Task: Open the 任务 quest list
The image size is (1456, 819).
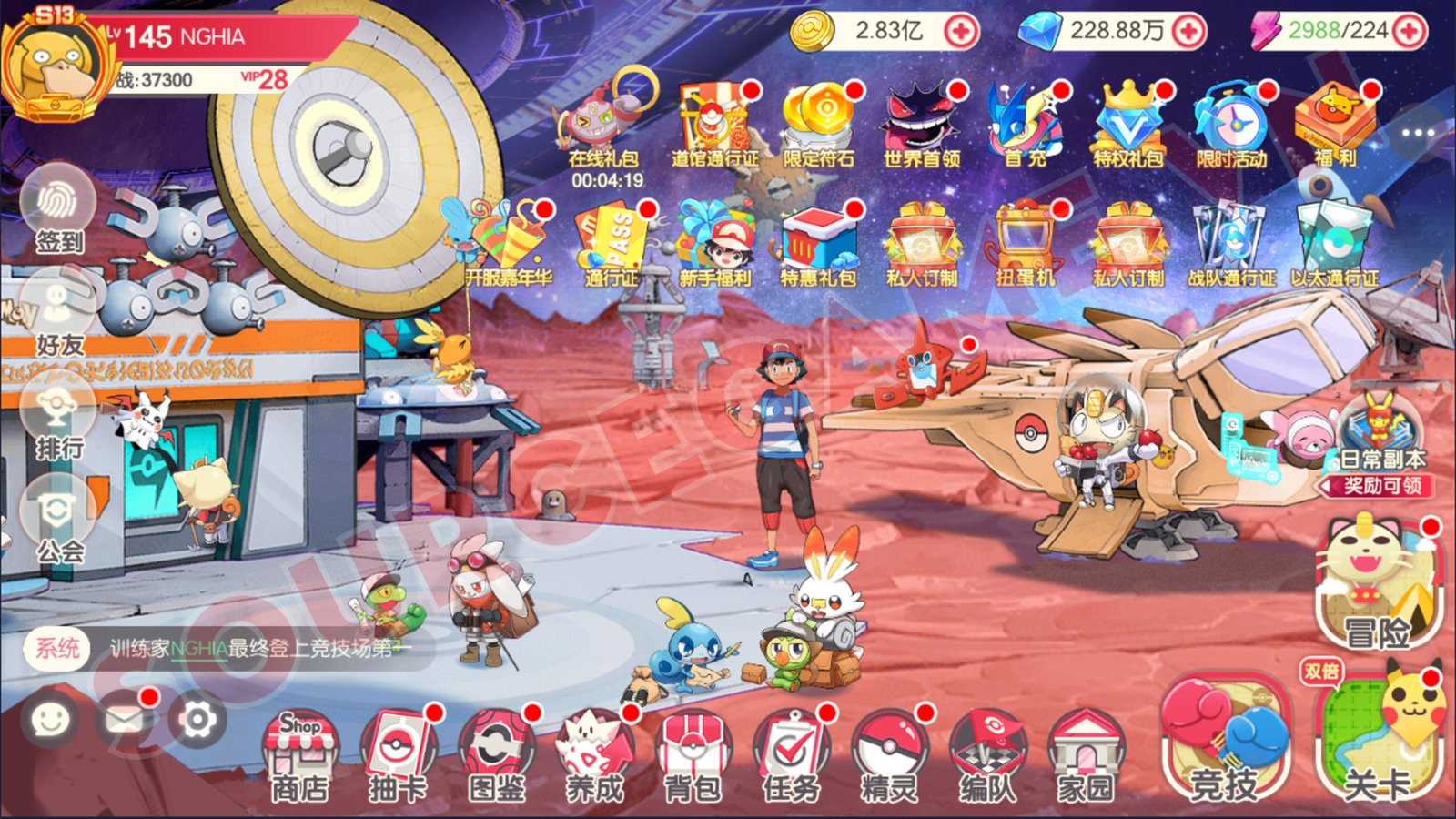Action: coord(791,748)
